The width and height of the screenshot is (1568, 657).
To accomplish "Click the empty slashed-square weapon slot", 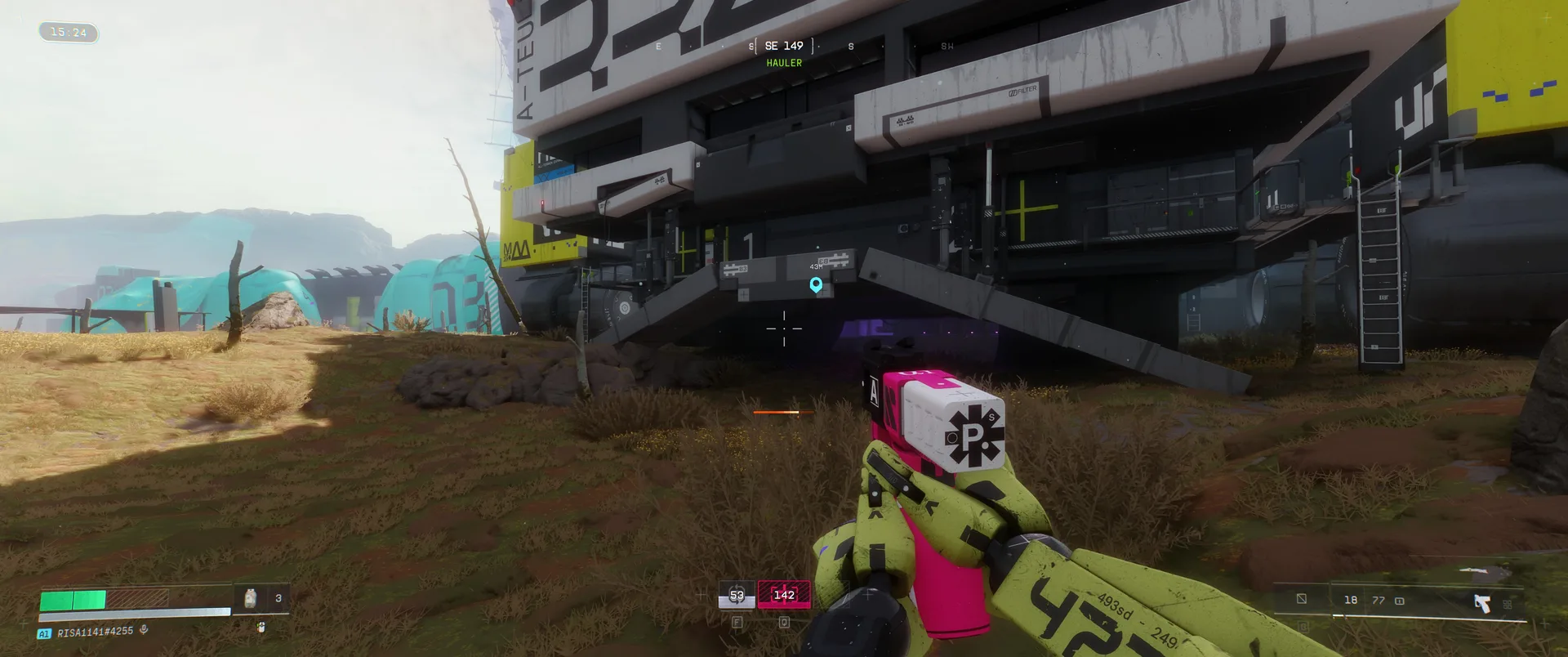I will click(x=1302, y=599).
